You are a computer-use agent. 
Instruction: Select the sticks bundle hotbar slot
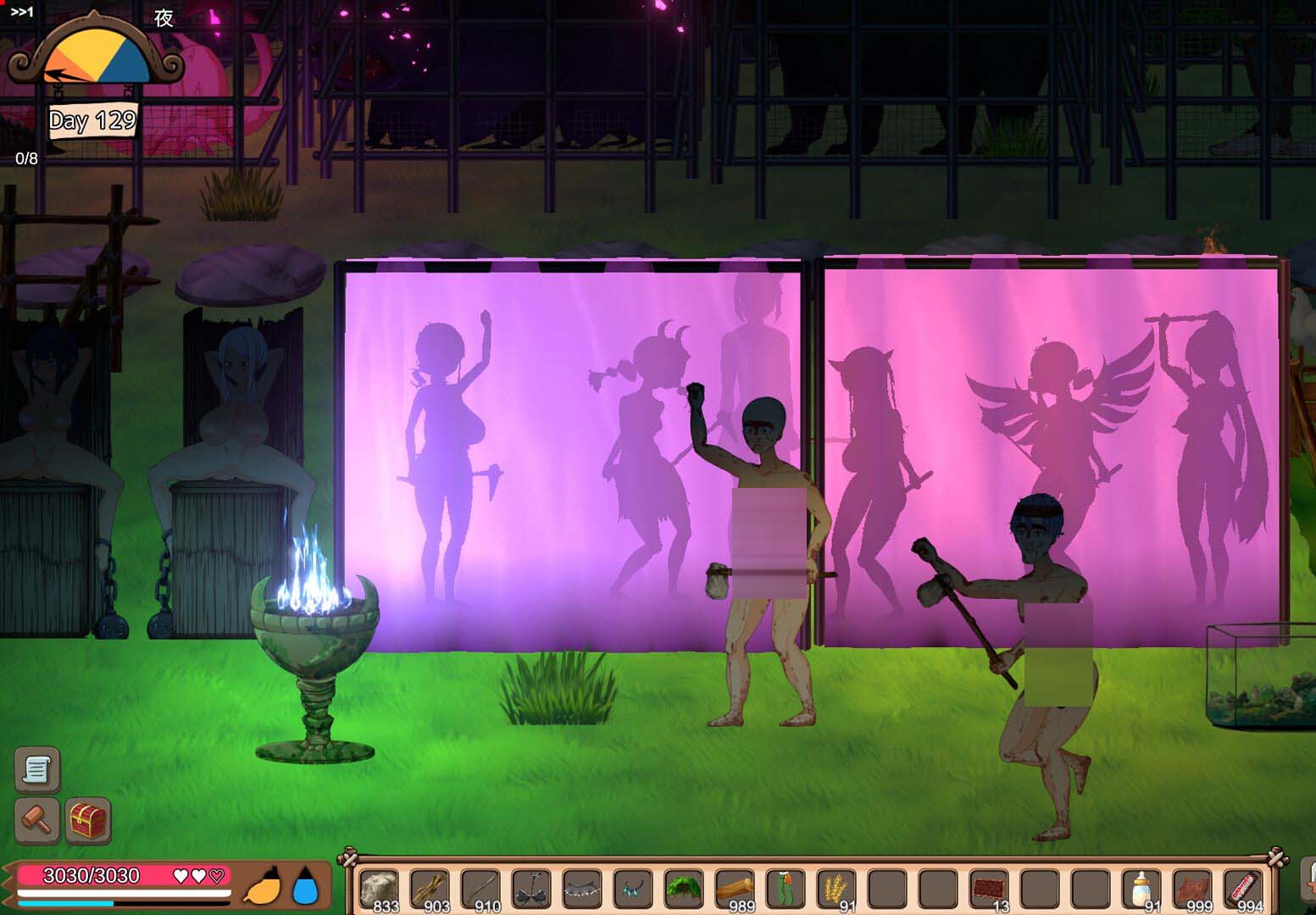430,890
